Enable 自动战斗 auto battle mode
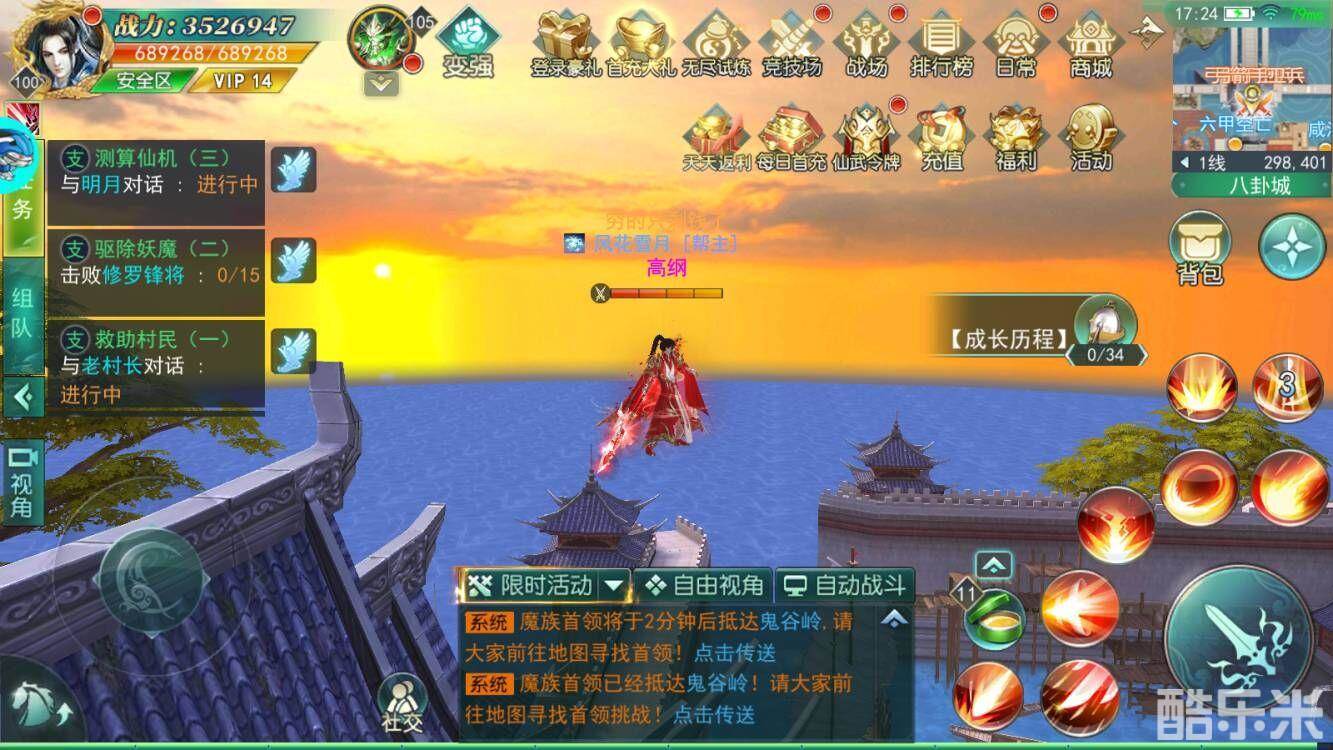 (845, 585)
